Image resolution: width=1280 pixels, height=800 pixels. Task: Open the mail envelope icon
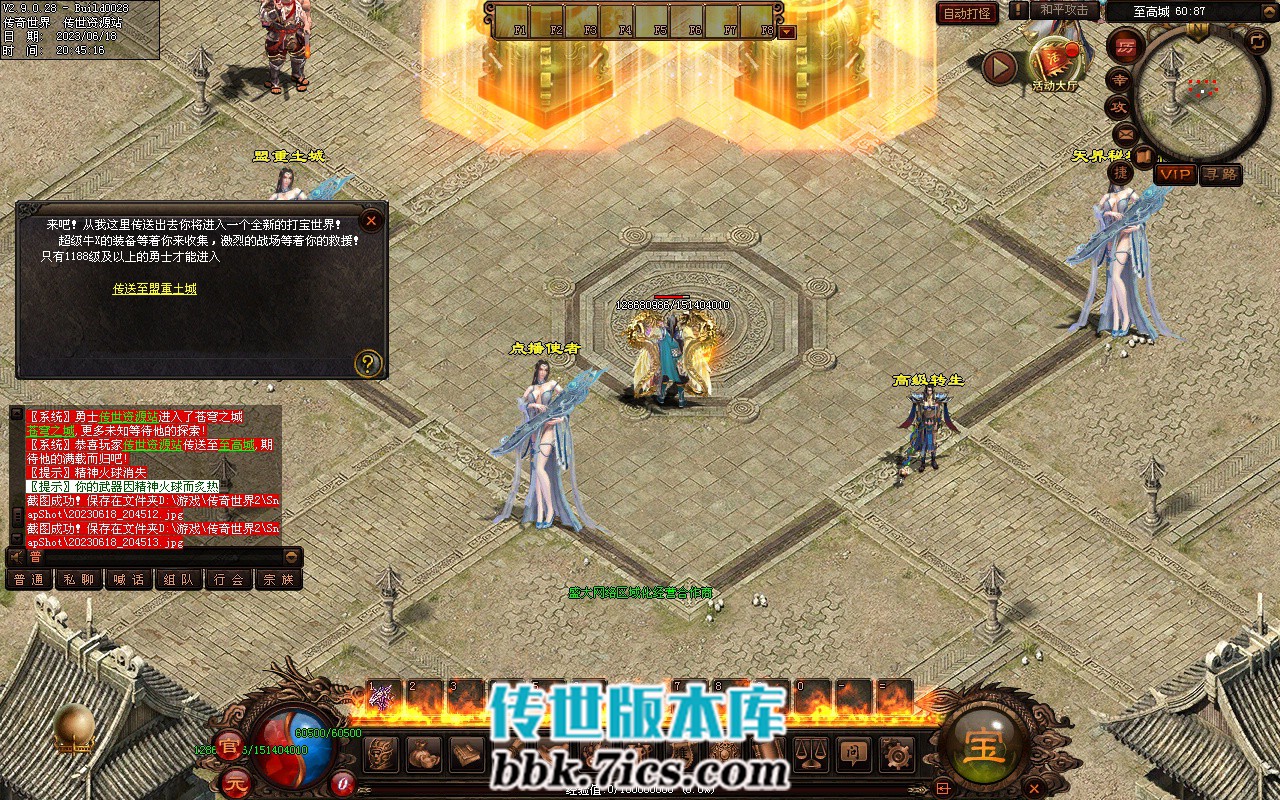pos(1125,133)
